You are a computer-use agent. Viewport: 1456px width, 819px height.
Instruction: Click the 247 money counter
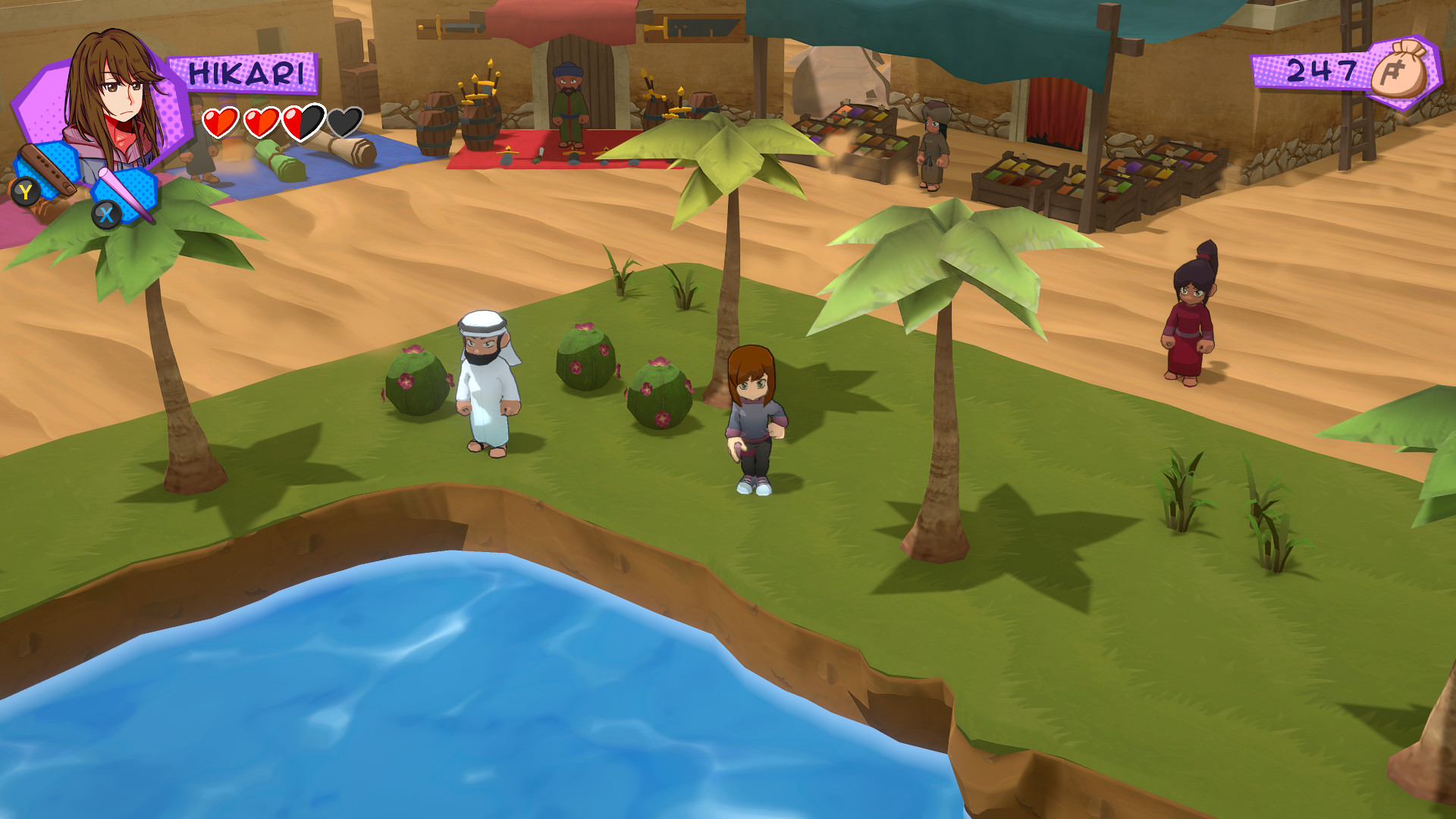pyautogui.click(x=1323, y=70)
